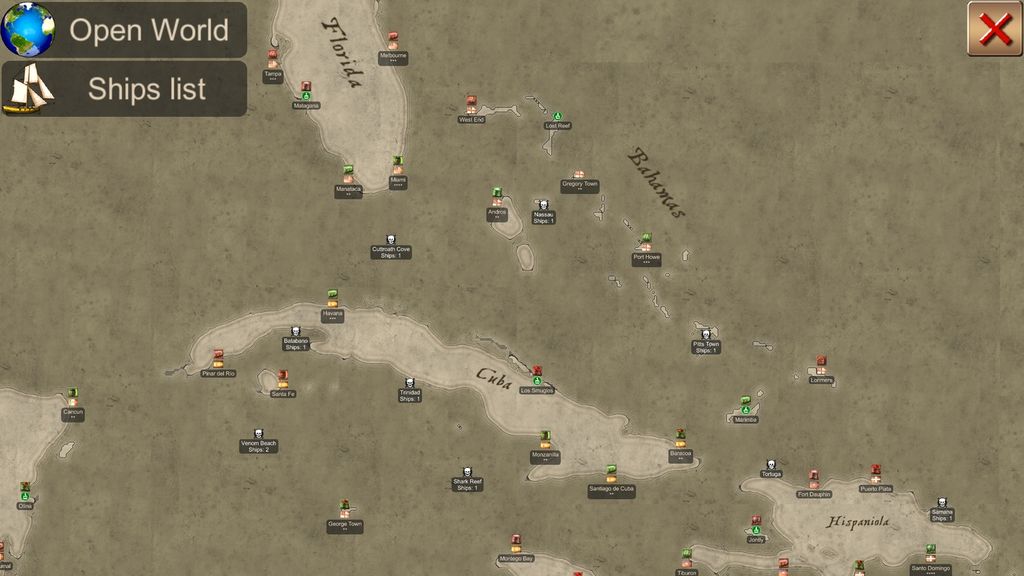Pick the Gregory Town marker
Screen dimensions: 1024x576
coord(578,176)
